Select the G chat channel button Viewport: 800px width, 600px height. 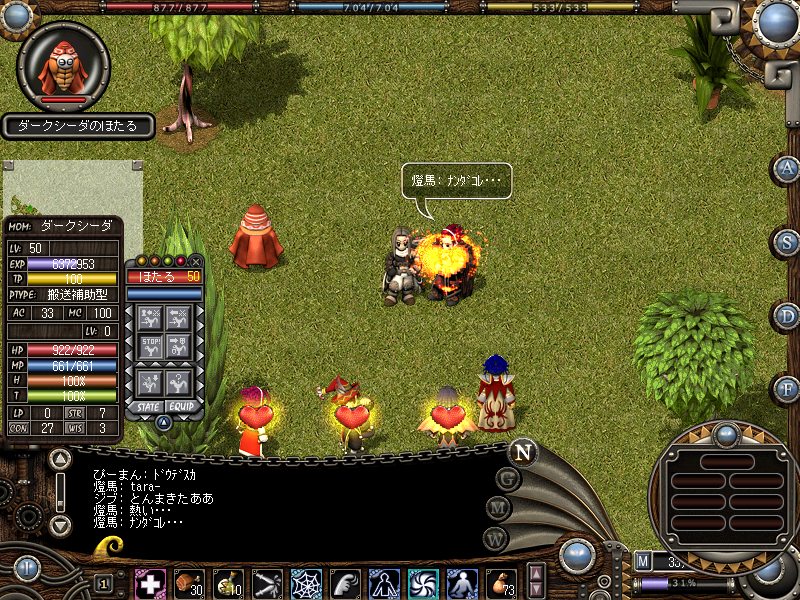(x=508, y=479)
